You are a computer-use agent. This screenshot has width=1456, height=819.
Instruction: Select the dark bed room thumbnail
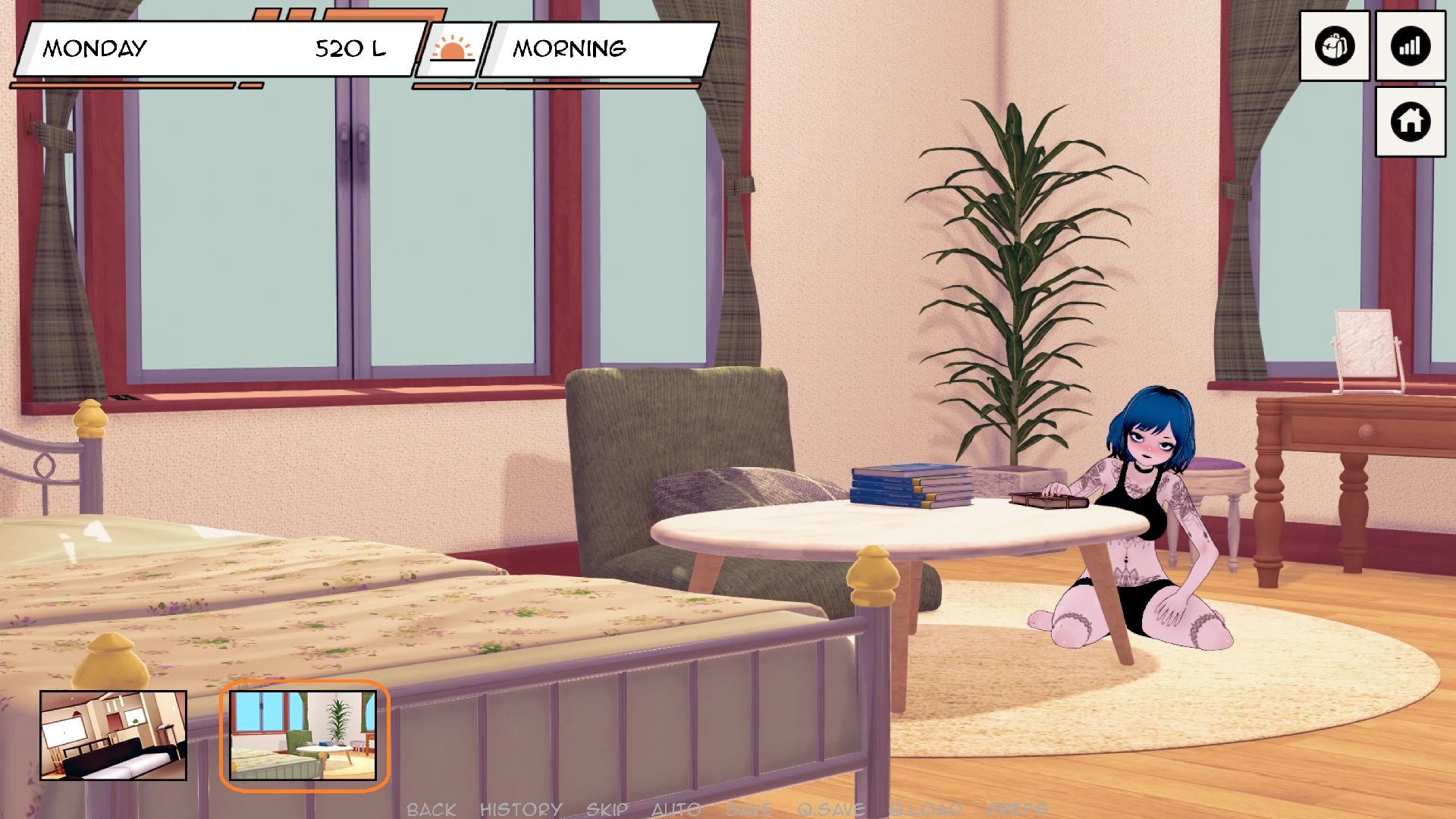[x=113, y=735]
